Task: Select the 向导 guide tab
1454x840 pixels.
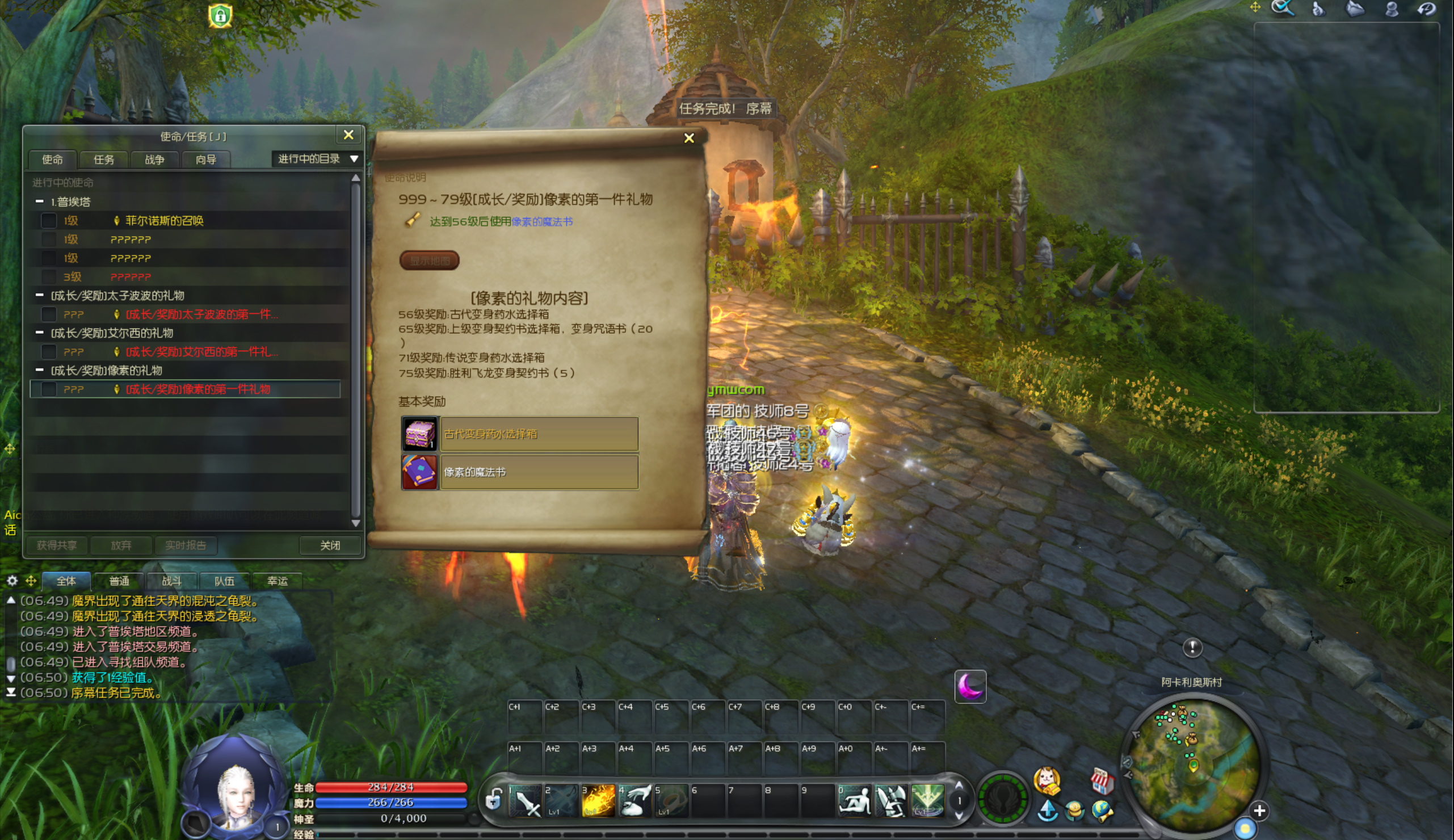Action: [206, 160]
